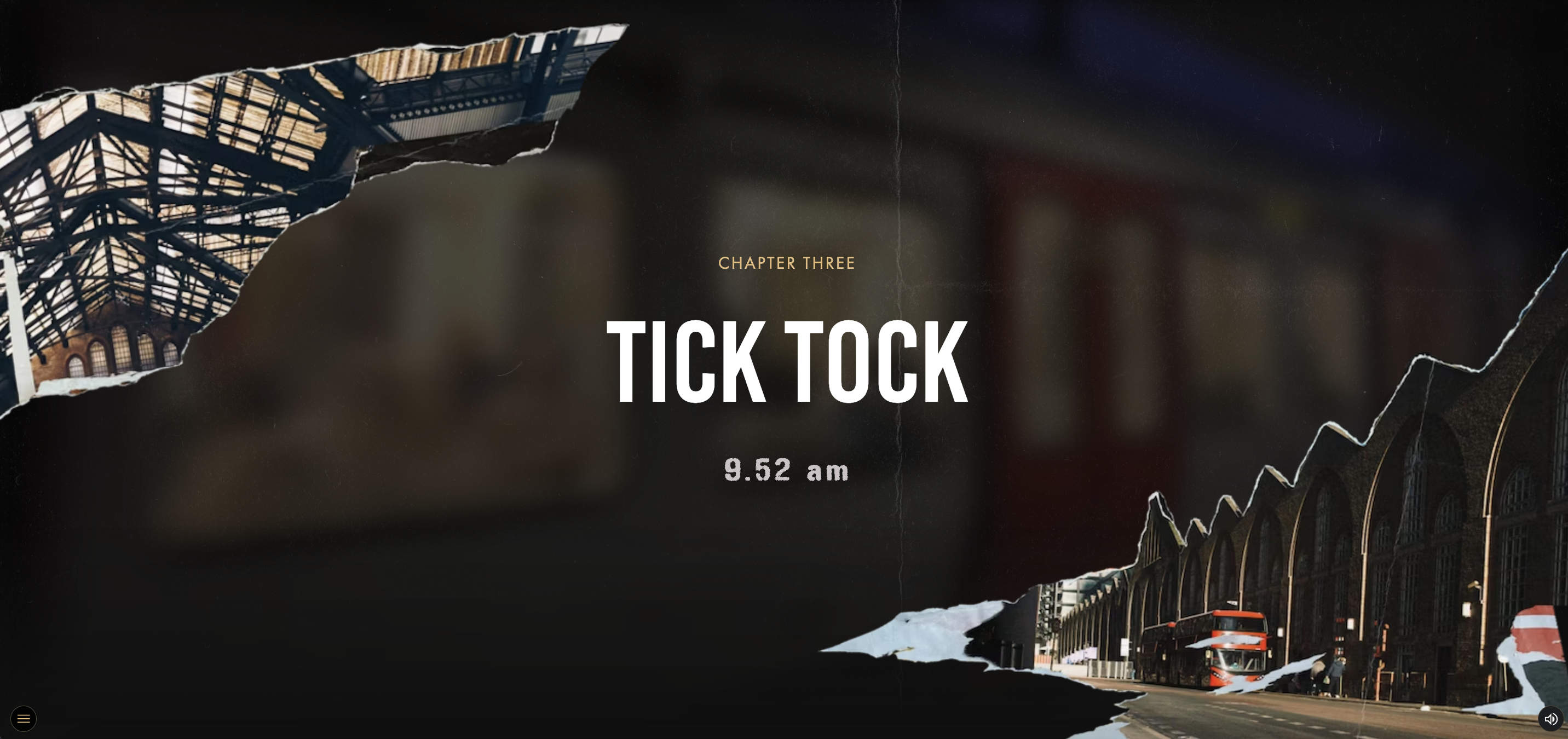Open the hamburger menu button
Viewport: 1568px width, 739px height.
point(23,719)
